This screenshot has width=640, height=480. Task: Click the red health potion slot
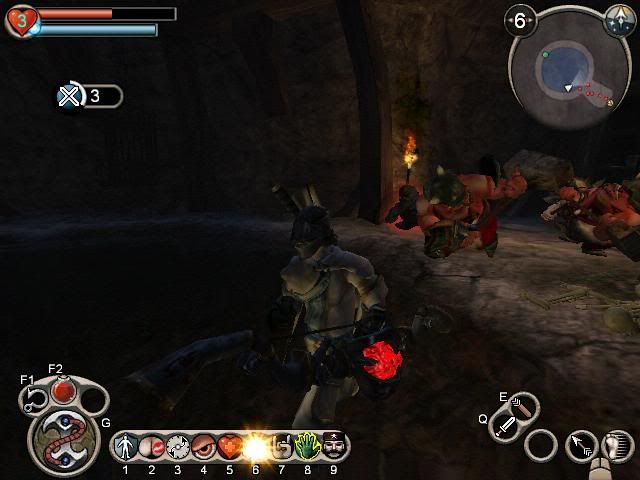(63, 388)
